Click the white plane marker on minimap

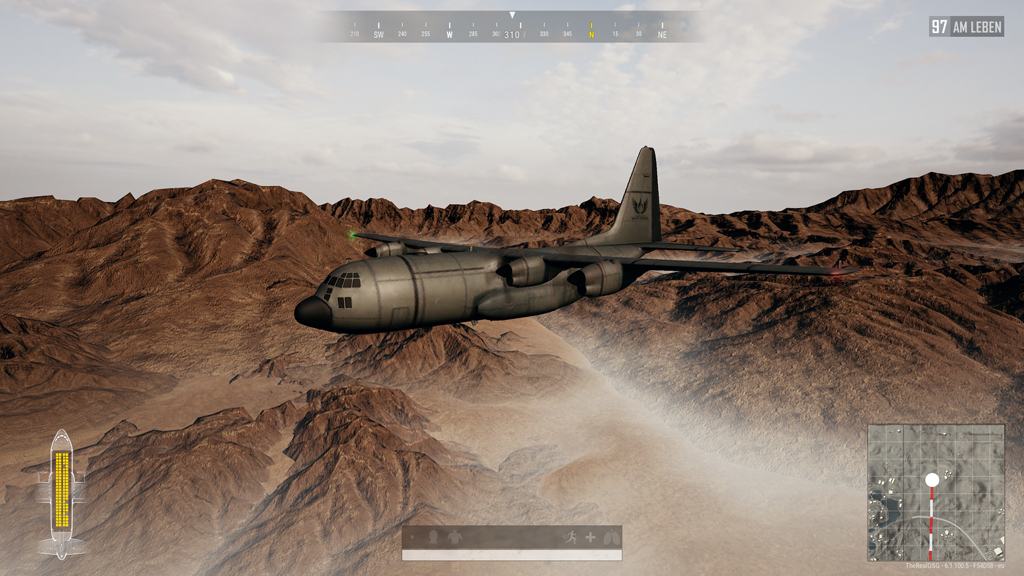point(932,480)
